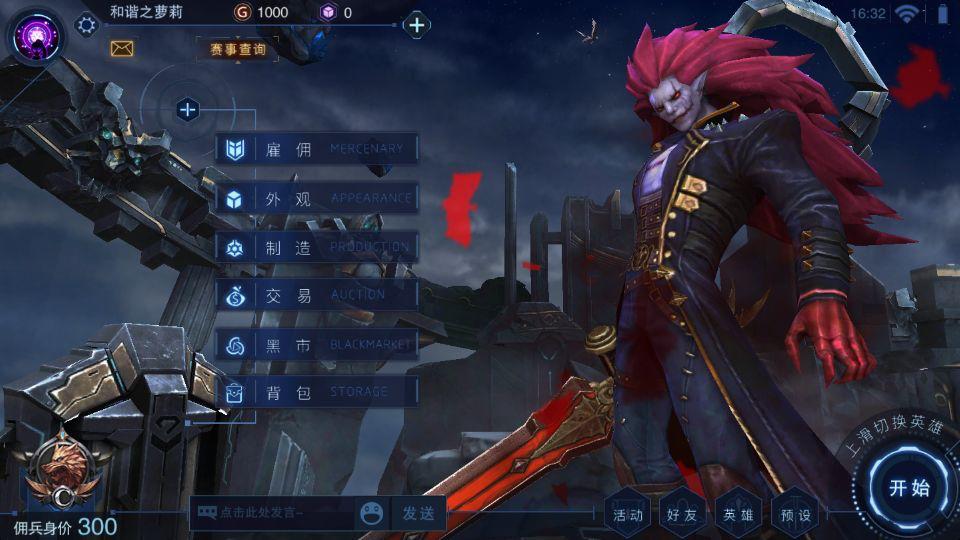The height and width of the screenshot is (540, 960).
Task: Open the 外观 Appearance menu
Action: click(x=316, y=198)
